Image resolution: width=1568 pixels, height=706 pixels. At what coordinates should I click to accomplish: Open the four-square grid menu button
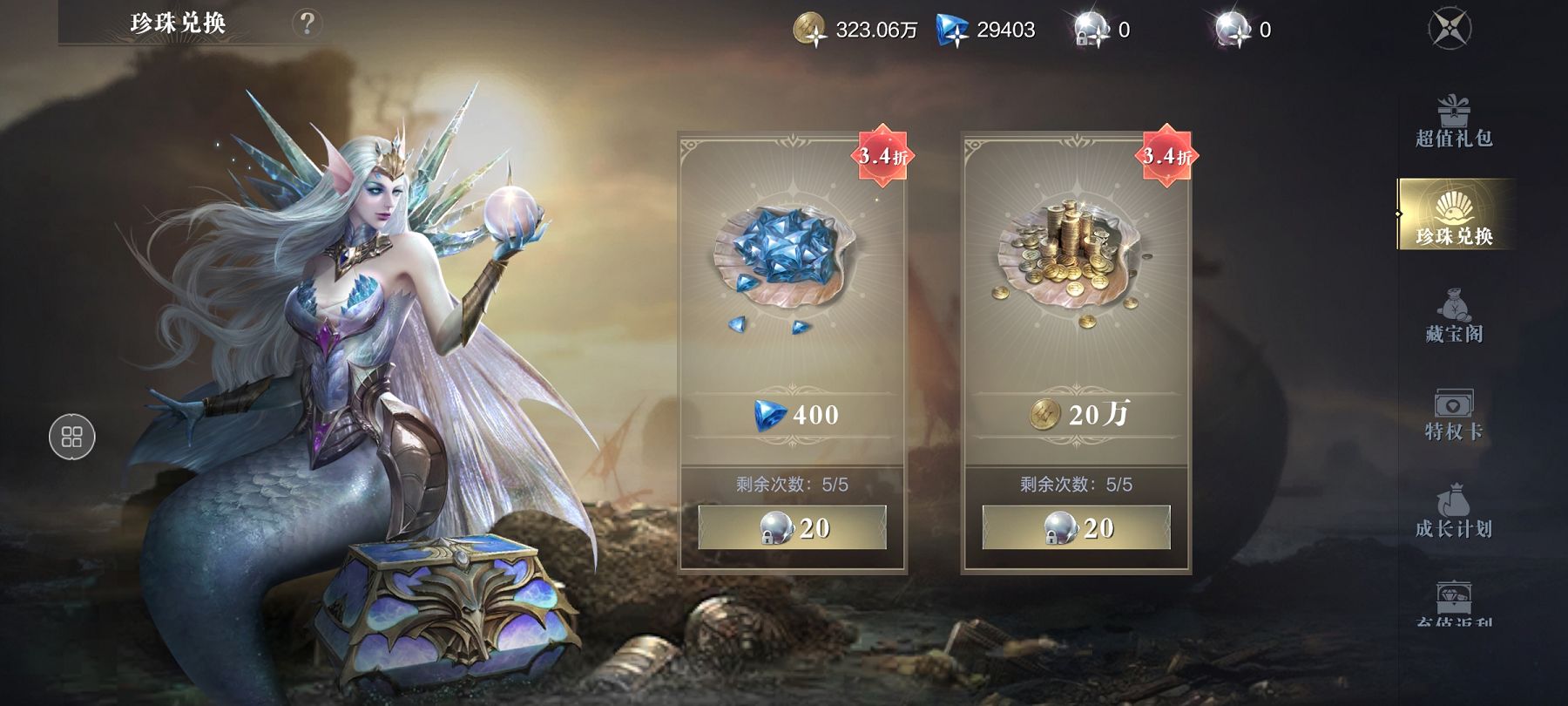(x=71, y=437)
